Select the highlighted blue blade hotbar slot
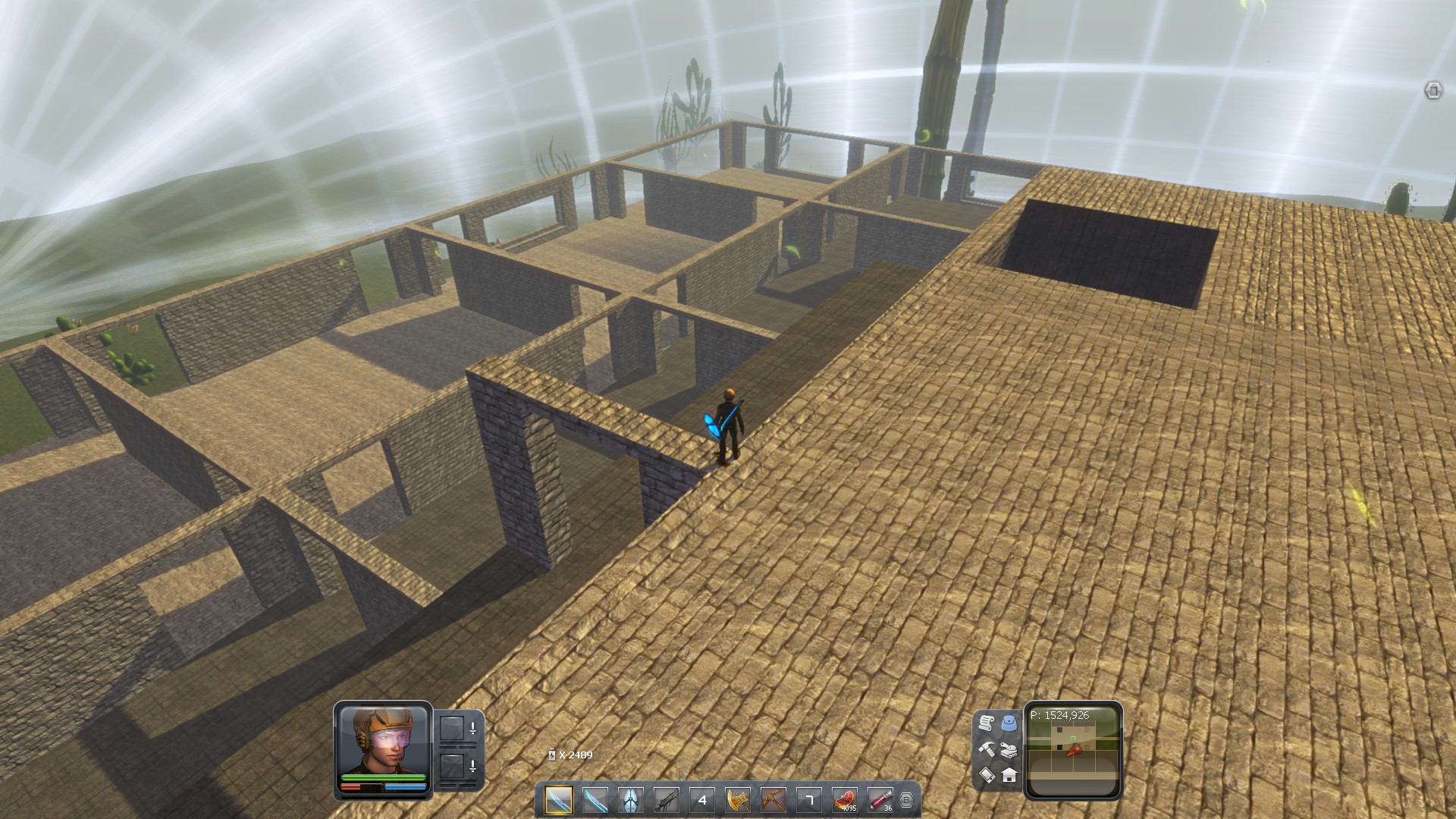Screen dimensions: 1456x819 pos(559,800)
